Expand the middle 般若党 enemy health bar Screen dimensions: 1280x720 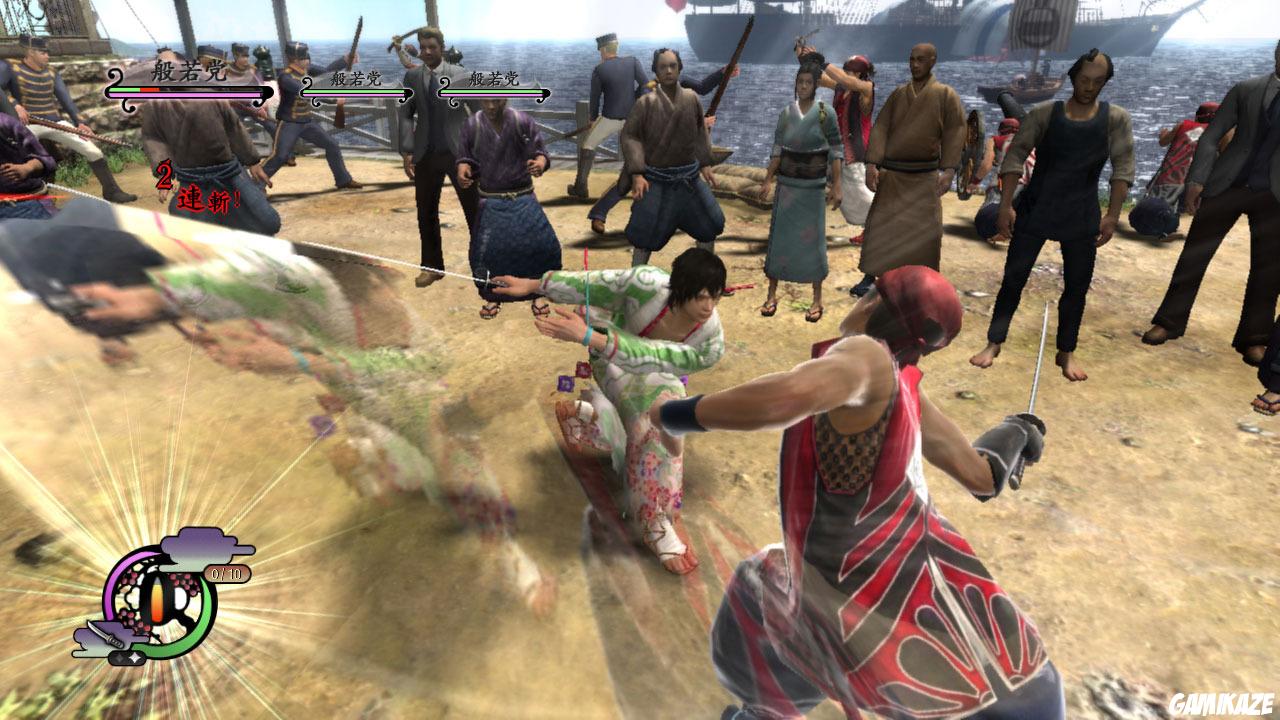click(x=354, y=92)
